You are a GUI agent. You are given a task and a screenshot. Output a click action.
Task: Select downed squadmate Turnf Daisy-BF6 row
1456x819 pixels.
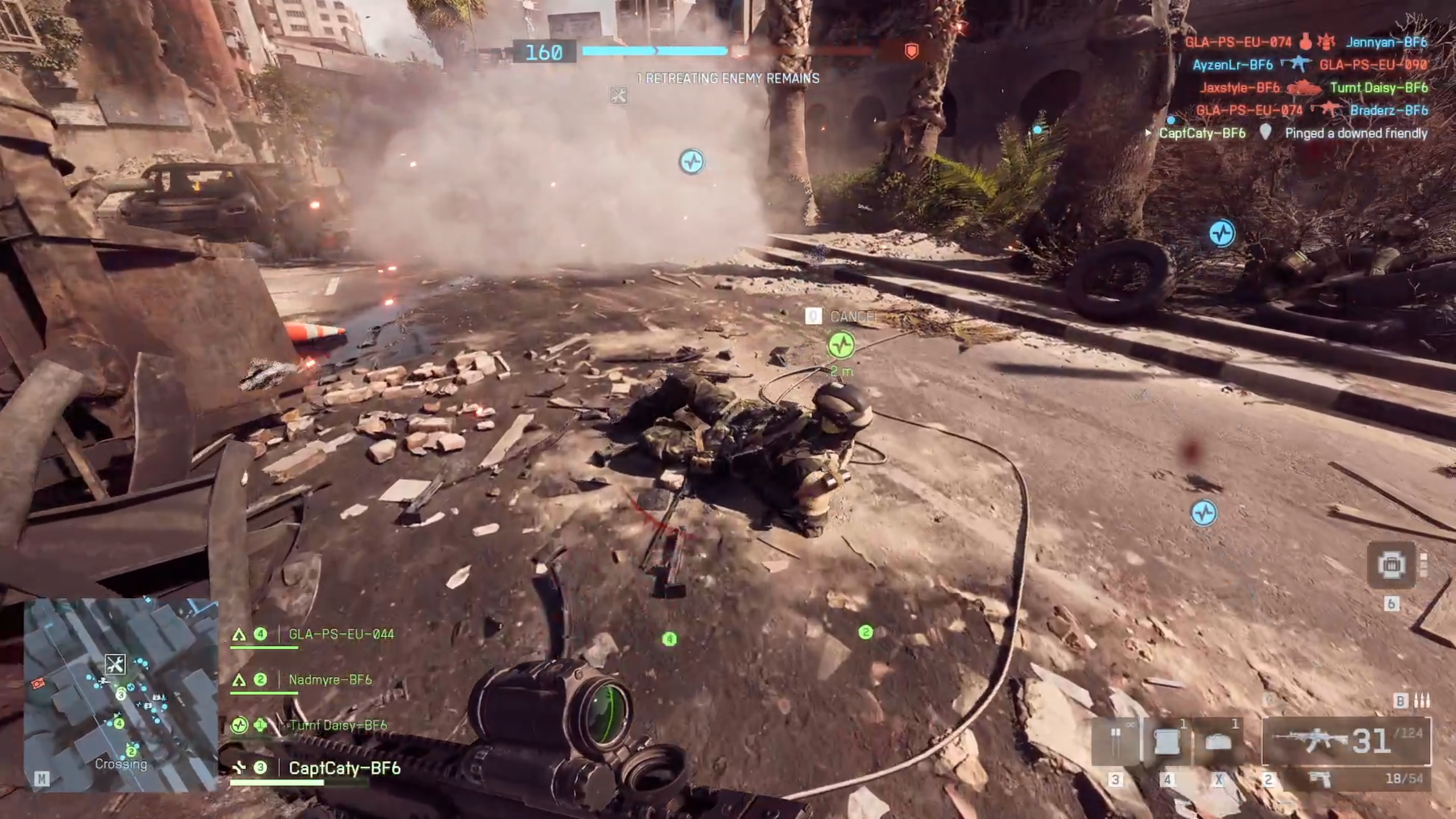[x=337, y=725]
